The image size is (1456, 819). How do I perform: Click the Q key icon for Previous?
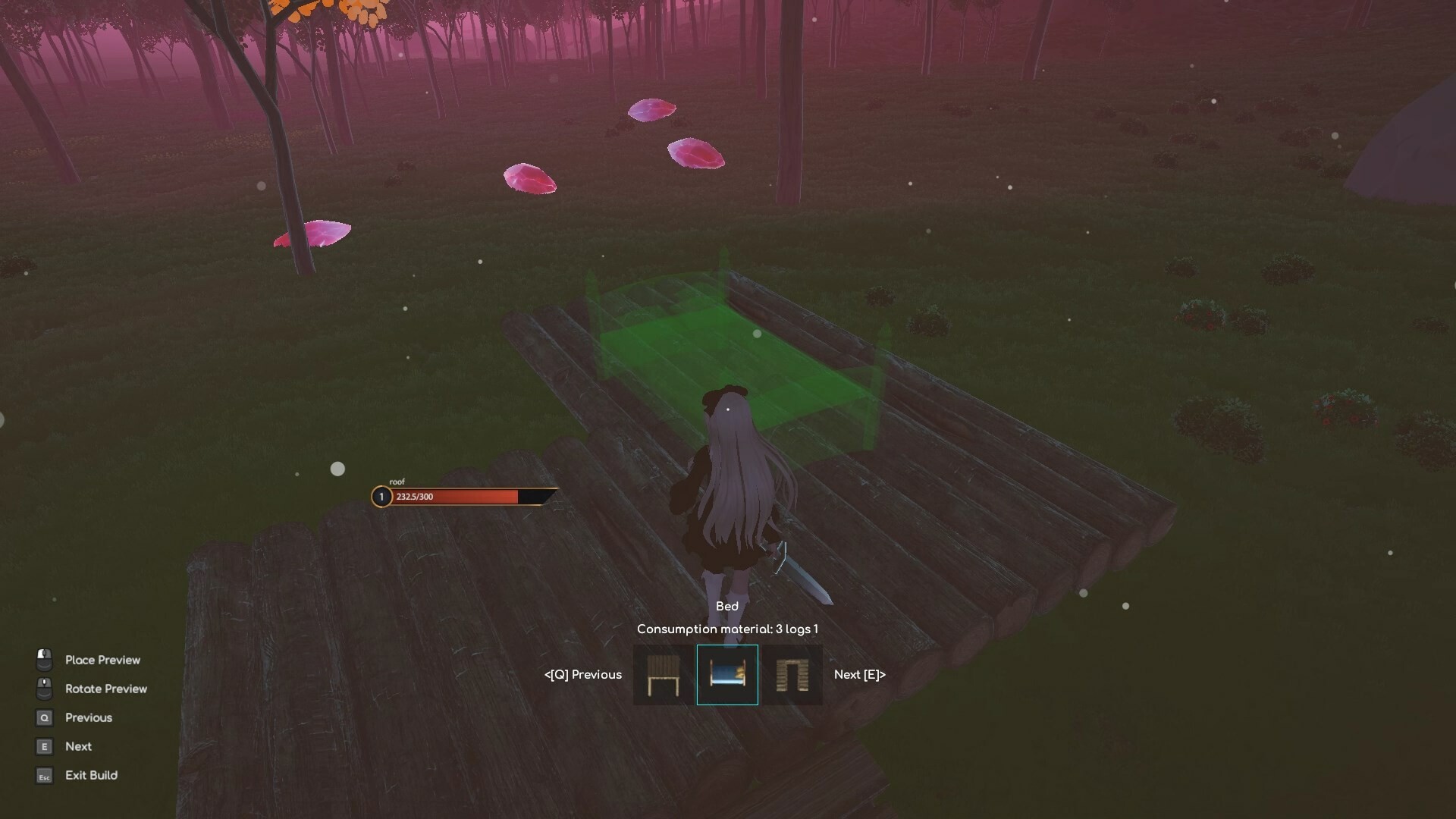(43, 717)
